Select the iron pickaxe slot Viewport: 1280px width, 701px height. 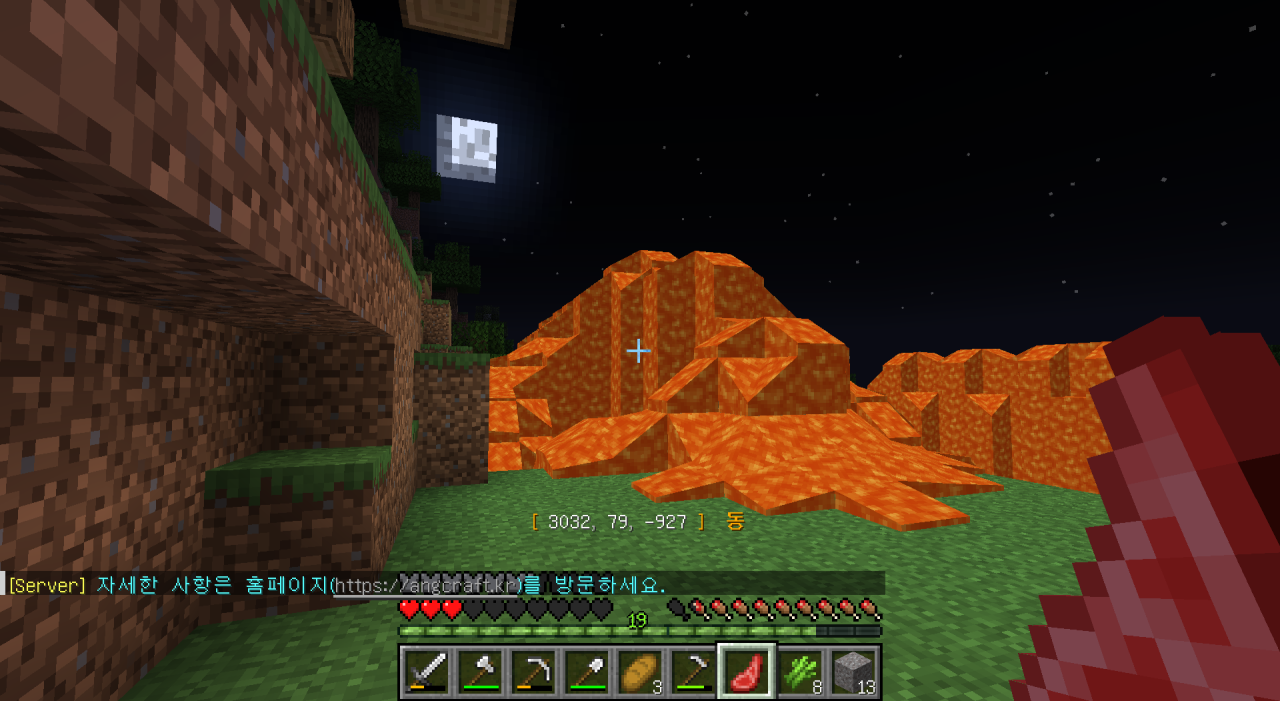pyautogui.click(x=531, y=672)
